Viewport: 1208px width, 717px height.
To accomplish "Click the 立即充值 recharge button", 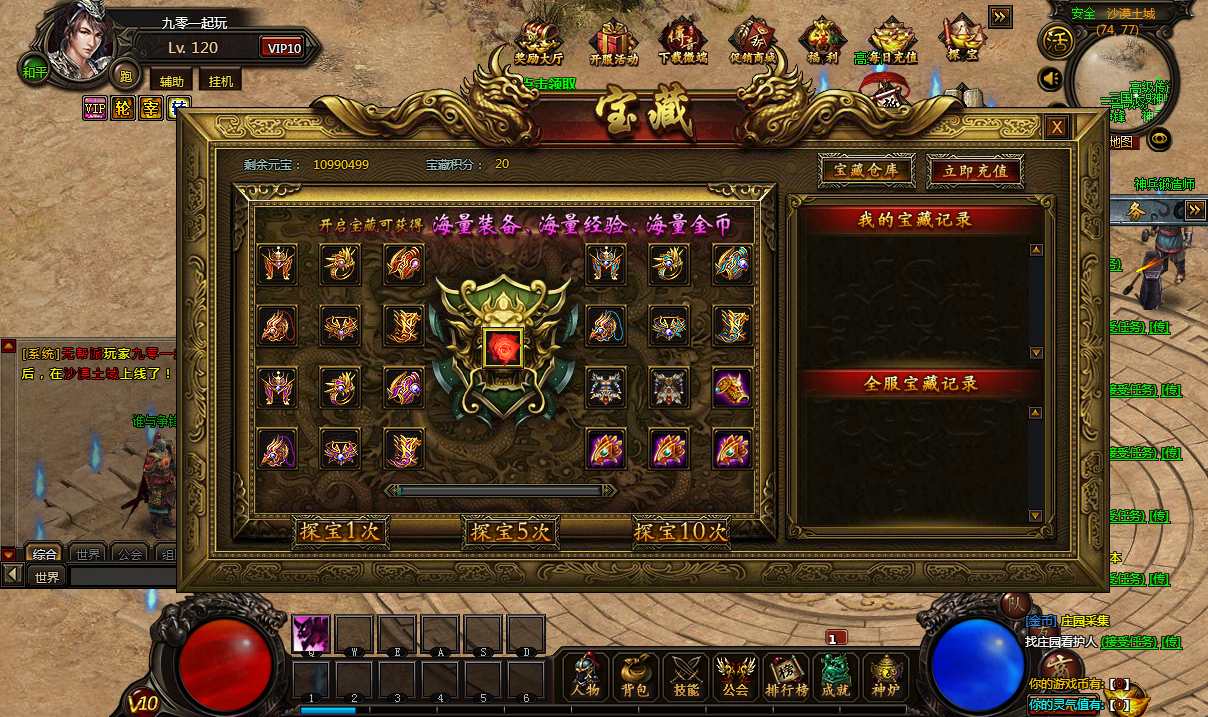I will coord(975,171).
